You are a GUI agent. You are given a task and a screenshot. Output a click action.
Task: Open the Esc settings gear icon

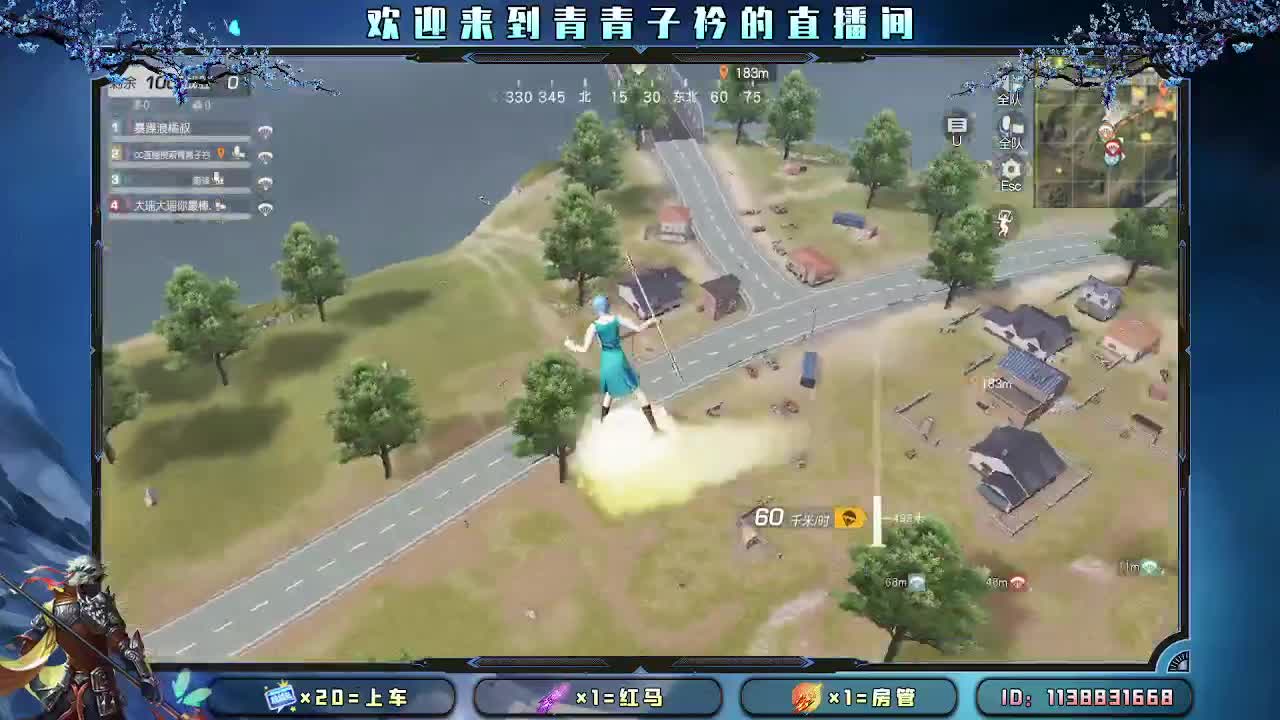1010,169
